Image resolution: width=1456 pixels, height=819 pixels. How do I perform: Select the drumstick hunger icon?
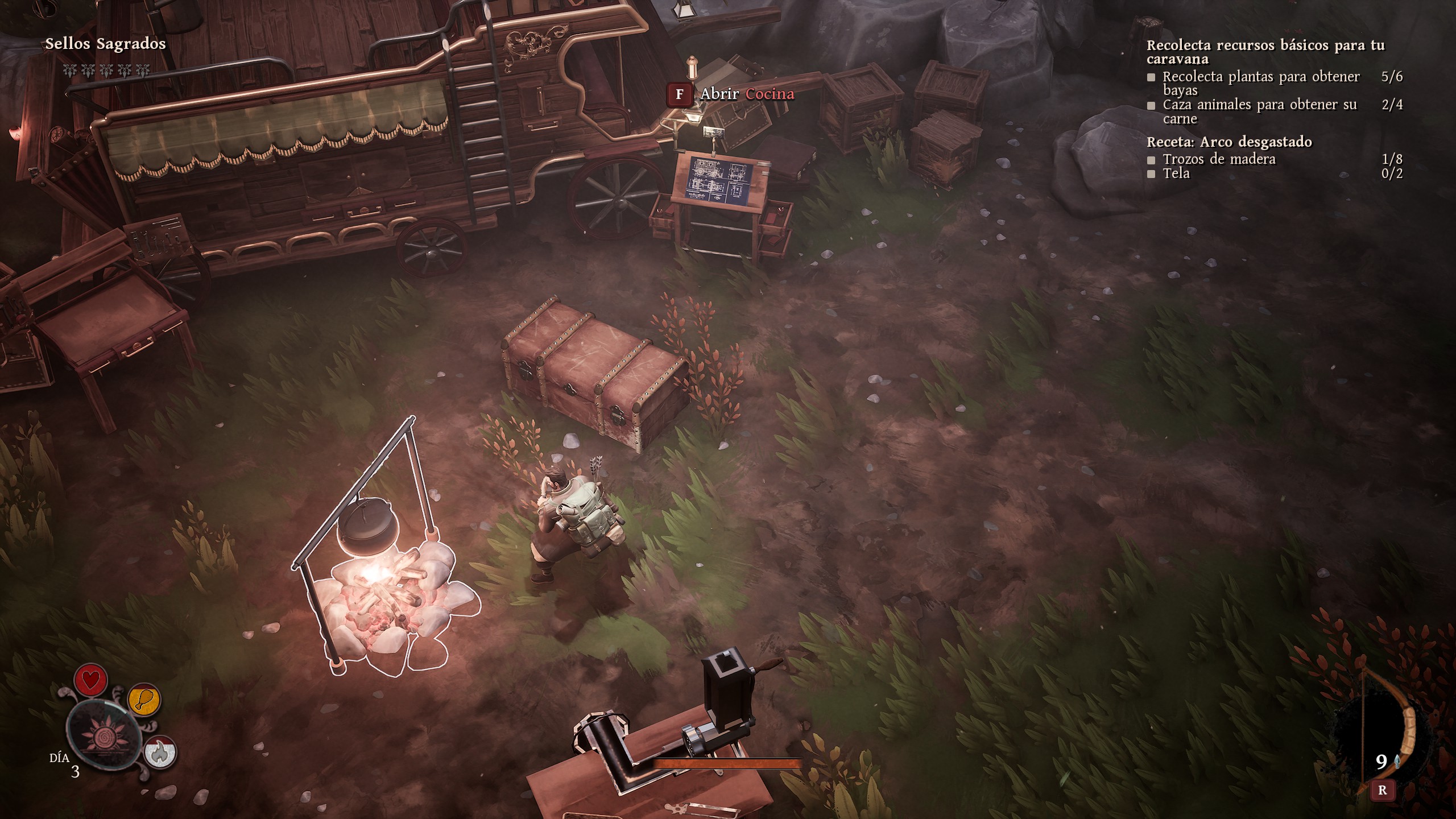pos(144,700)
